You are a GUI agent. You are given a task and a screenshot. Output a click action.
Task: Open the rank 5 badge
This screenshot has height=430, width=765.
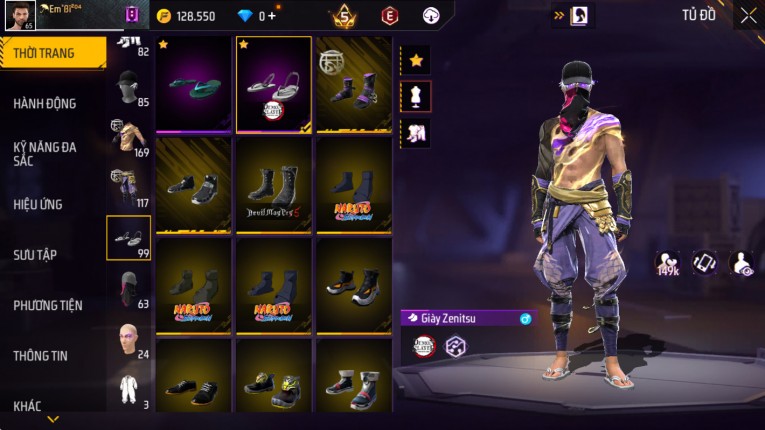click(x=344, y=16)
